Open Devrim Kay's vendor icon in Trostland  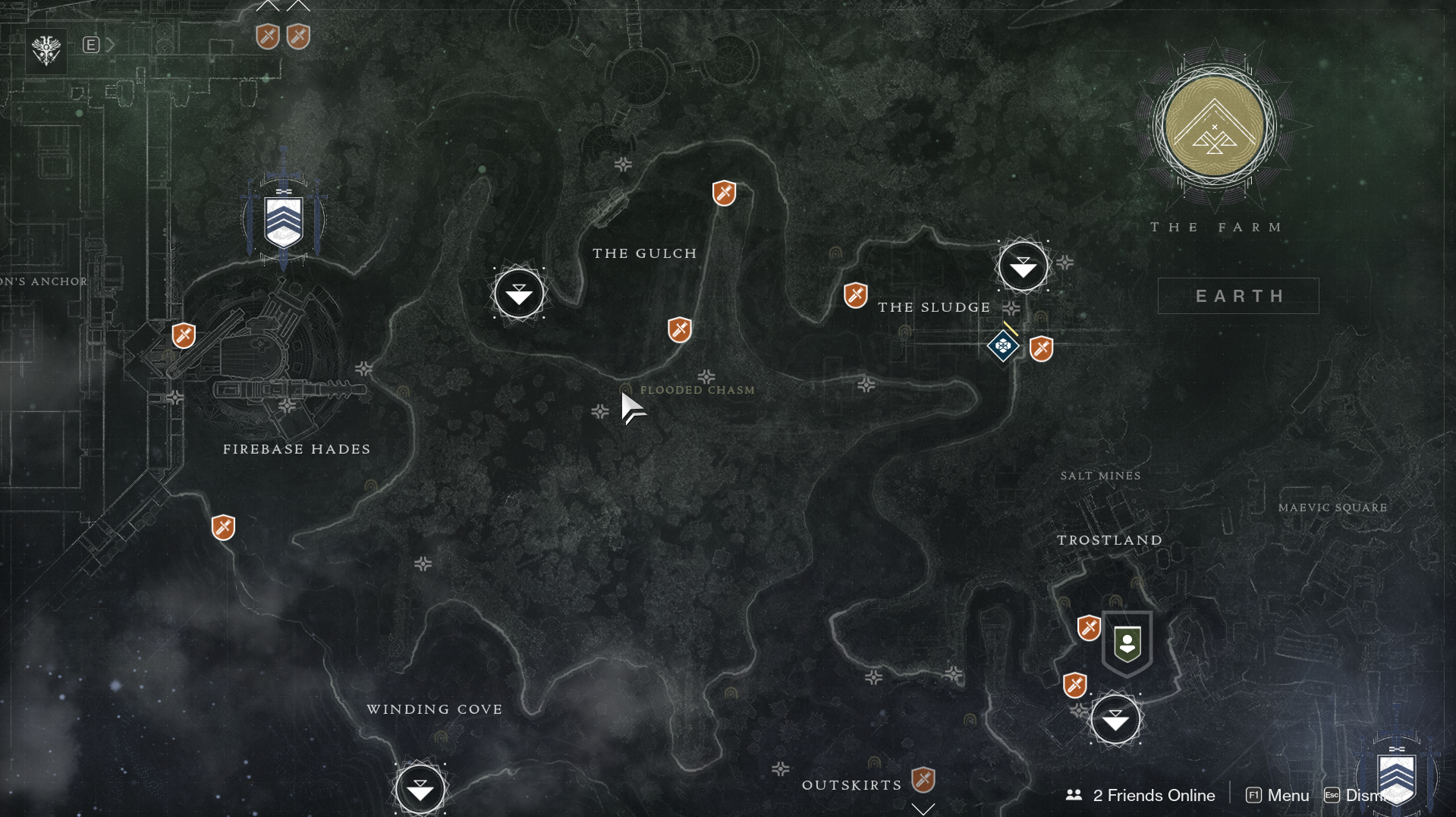[x=1127, y=643]
